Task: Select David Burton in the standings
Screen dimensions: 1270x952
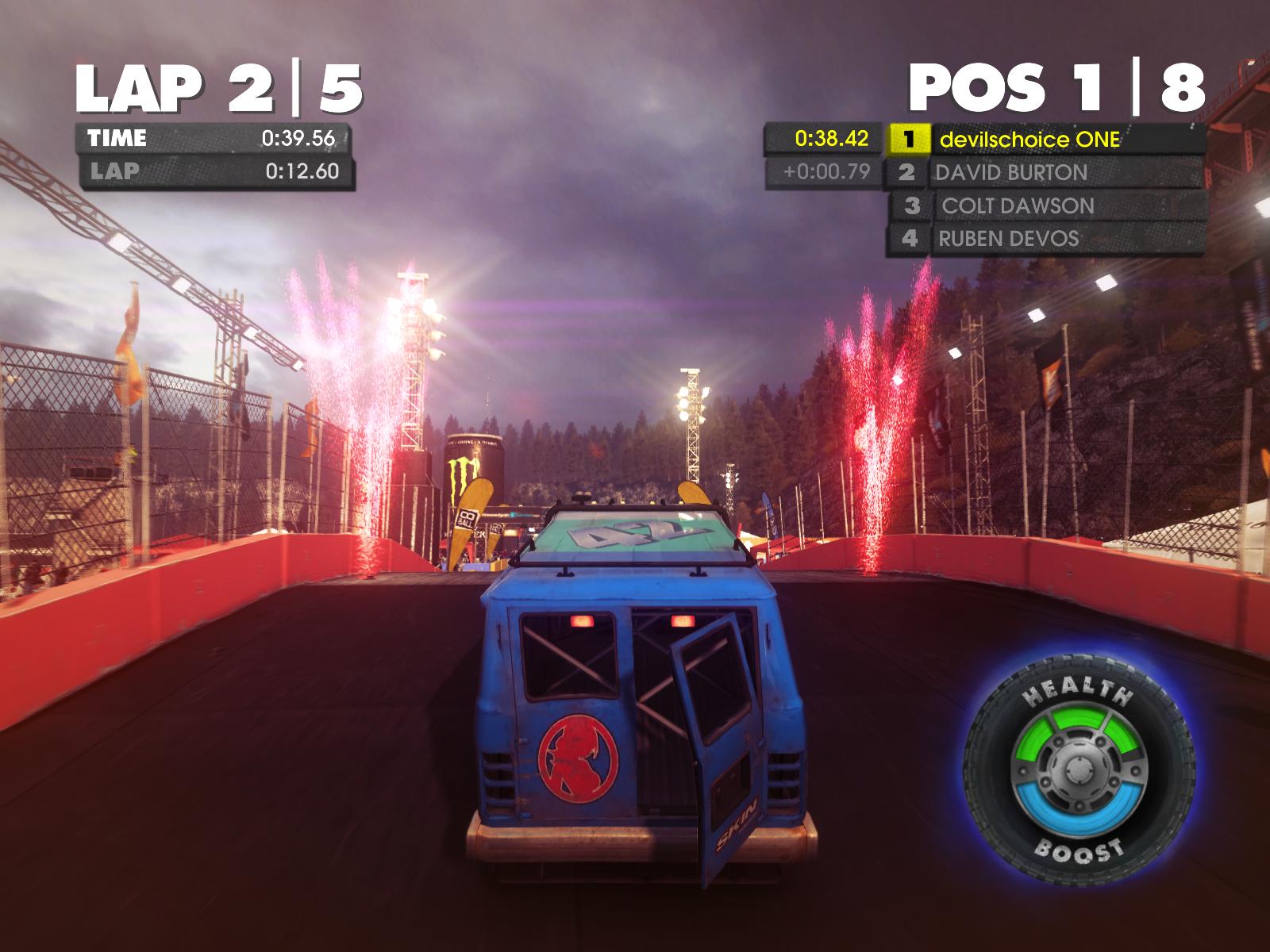Action: [x=1012, y=173]
